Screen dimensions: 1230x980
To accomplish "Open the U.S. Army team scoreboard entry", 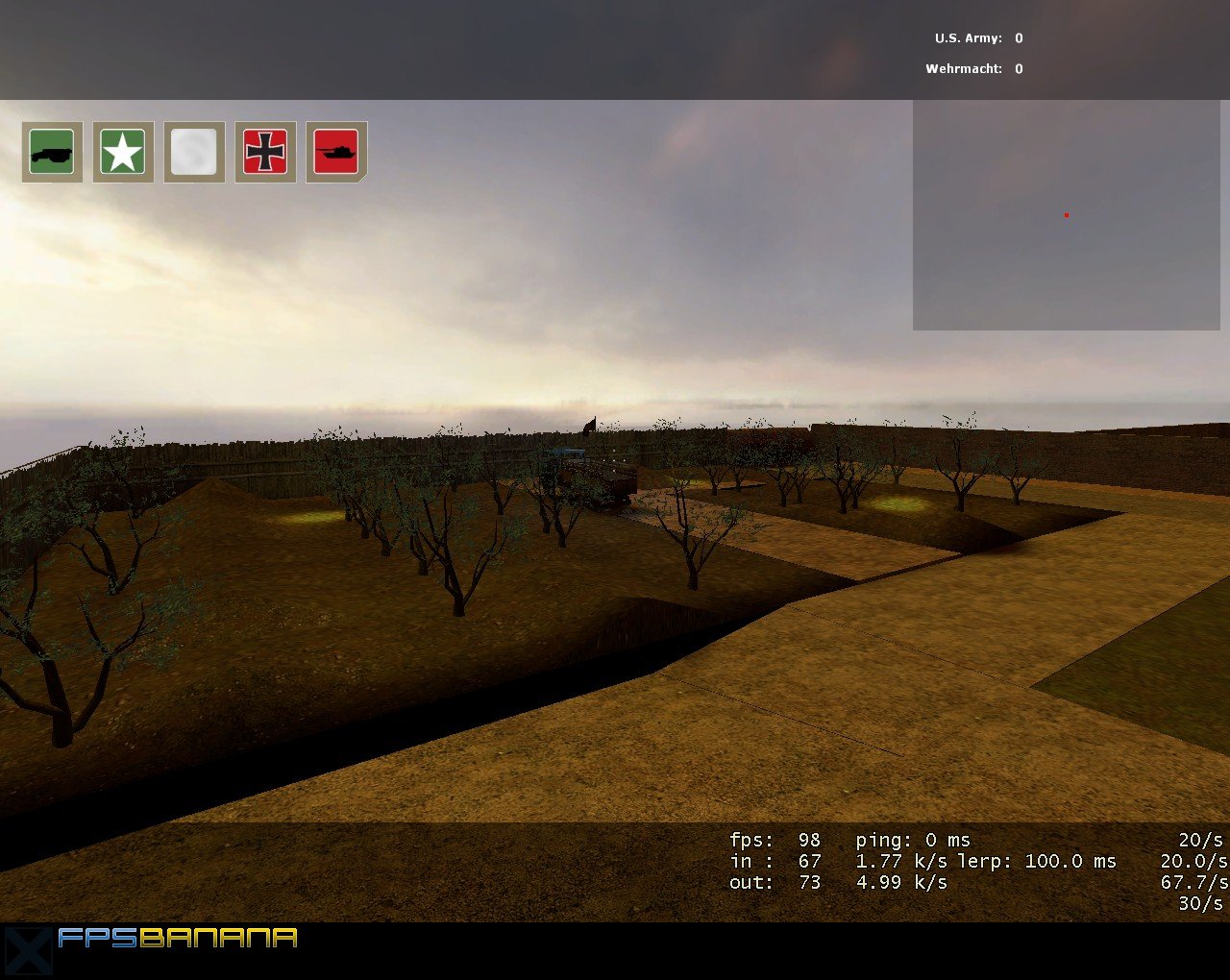I will pyautogui.click(x=977, y=38).
